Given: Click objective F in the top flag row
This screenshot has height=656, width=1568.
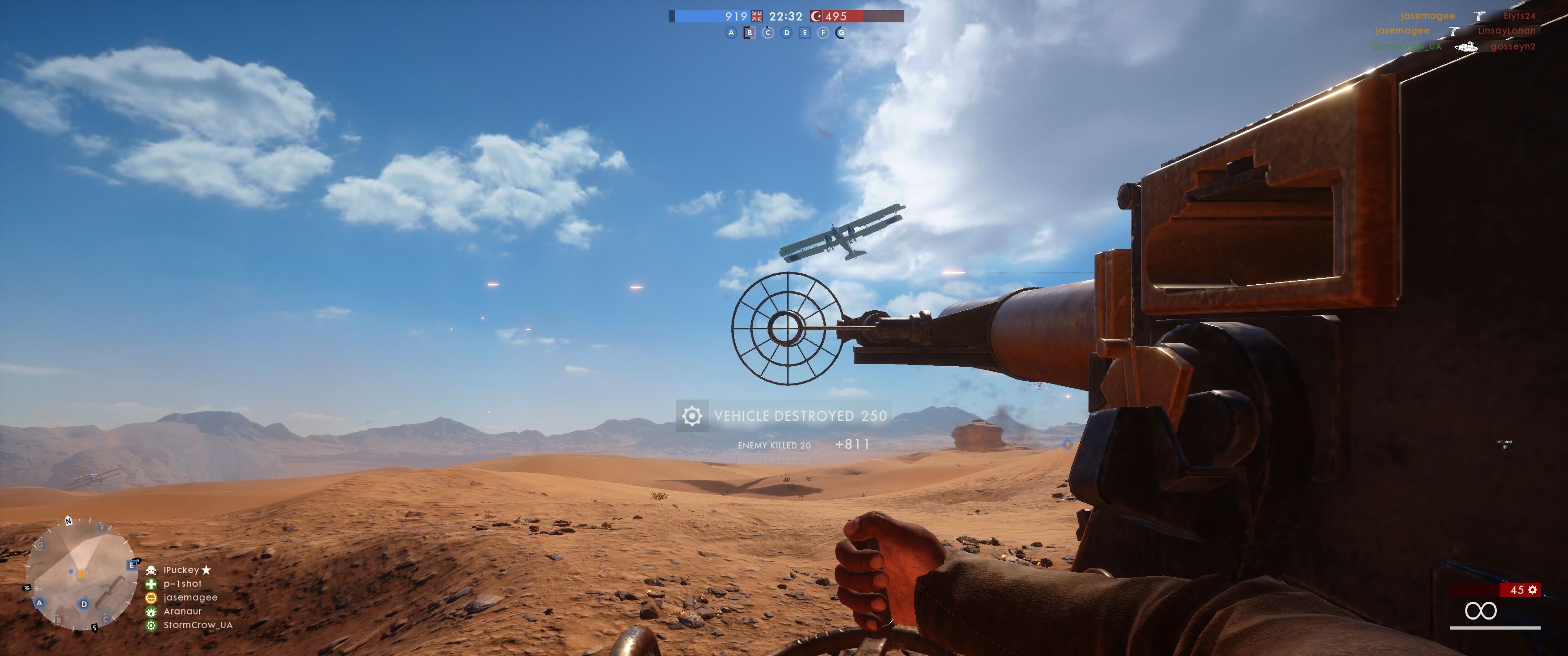Looking at the screenshot, I should point(823,33).
